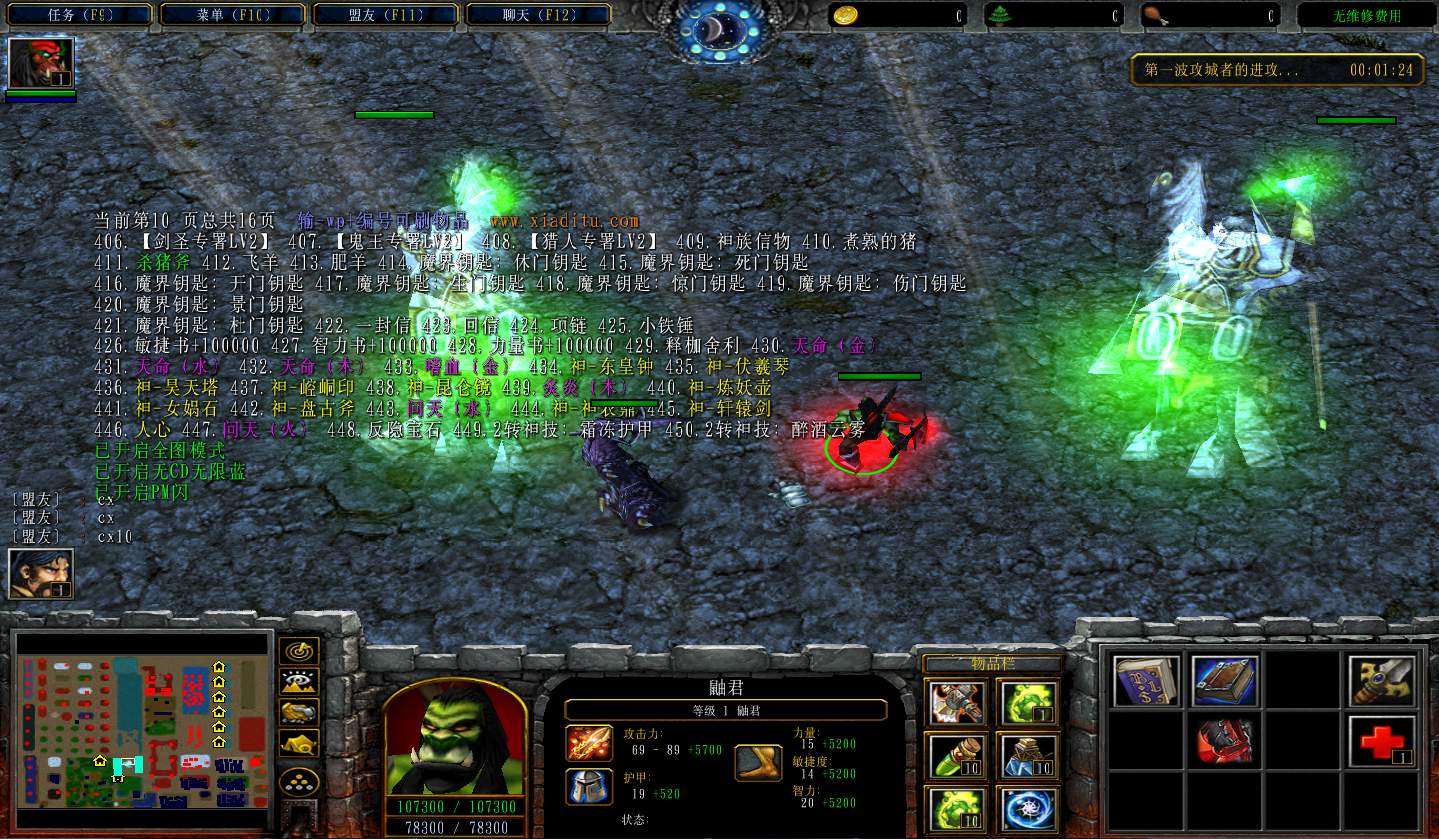1439x839 pixels.
Task: Open the 聊天 (F12) chat log
Action: click(540, 15)
